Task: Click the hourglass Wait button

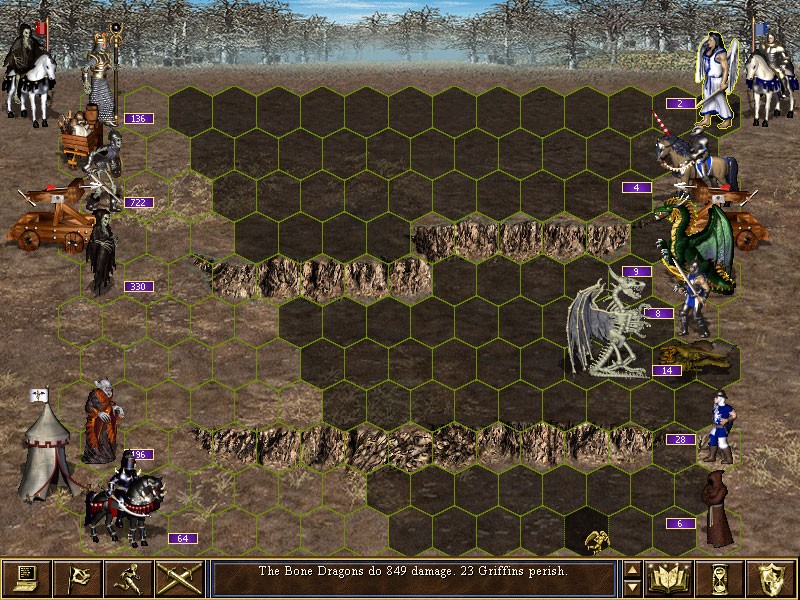Action: (721, 578)
